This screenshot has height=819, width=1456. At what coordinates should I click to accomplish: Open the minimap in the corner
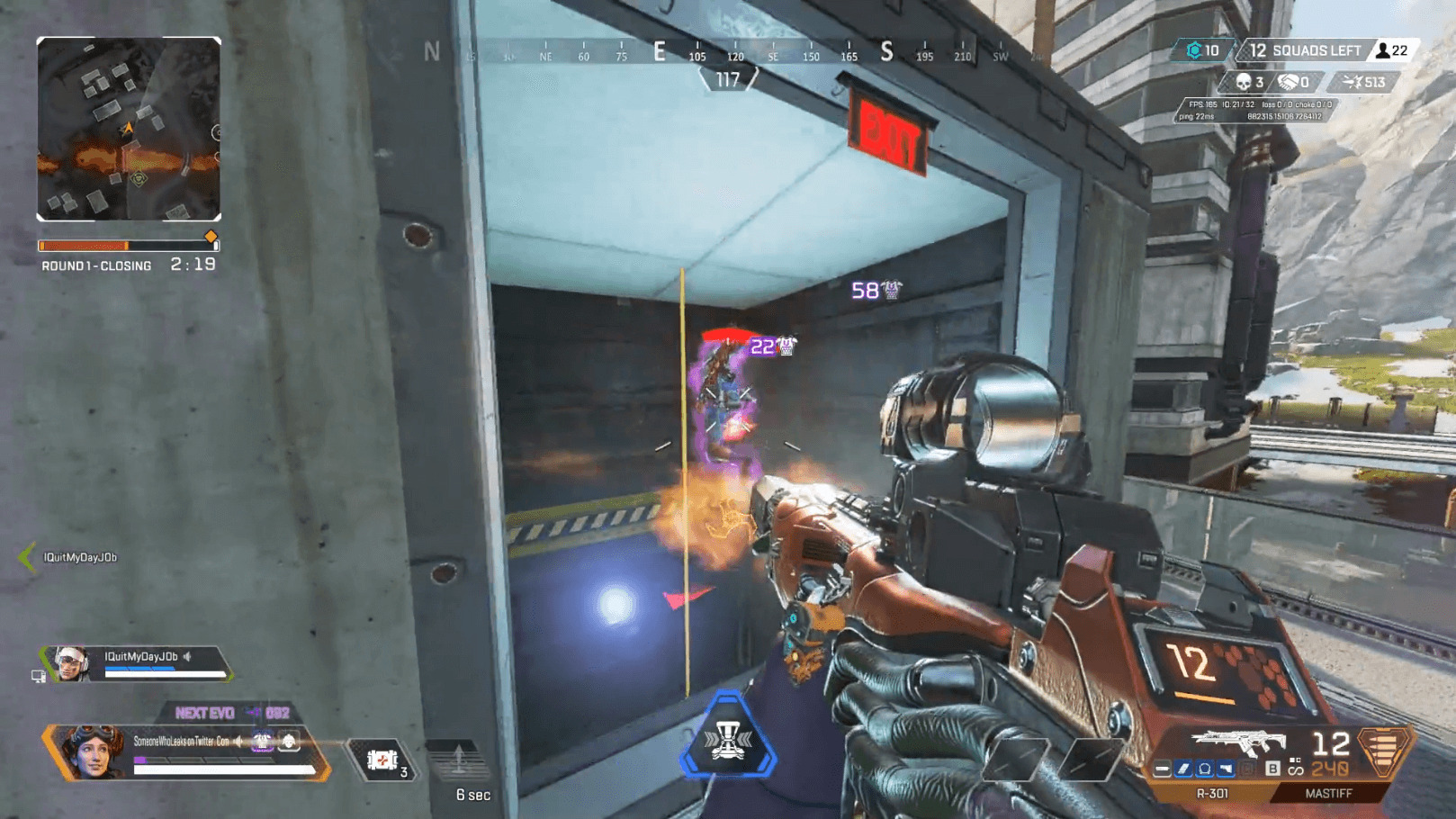[x=129, y=129]
